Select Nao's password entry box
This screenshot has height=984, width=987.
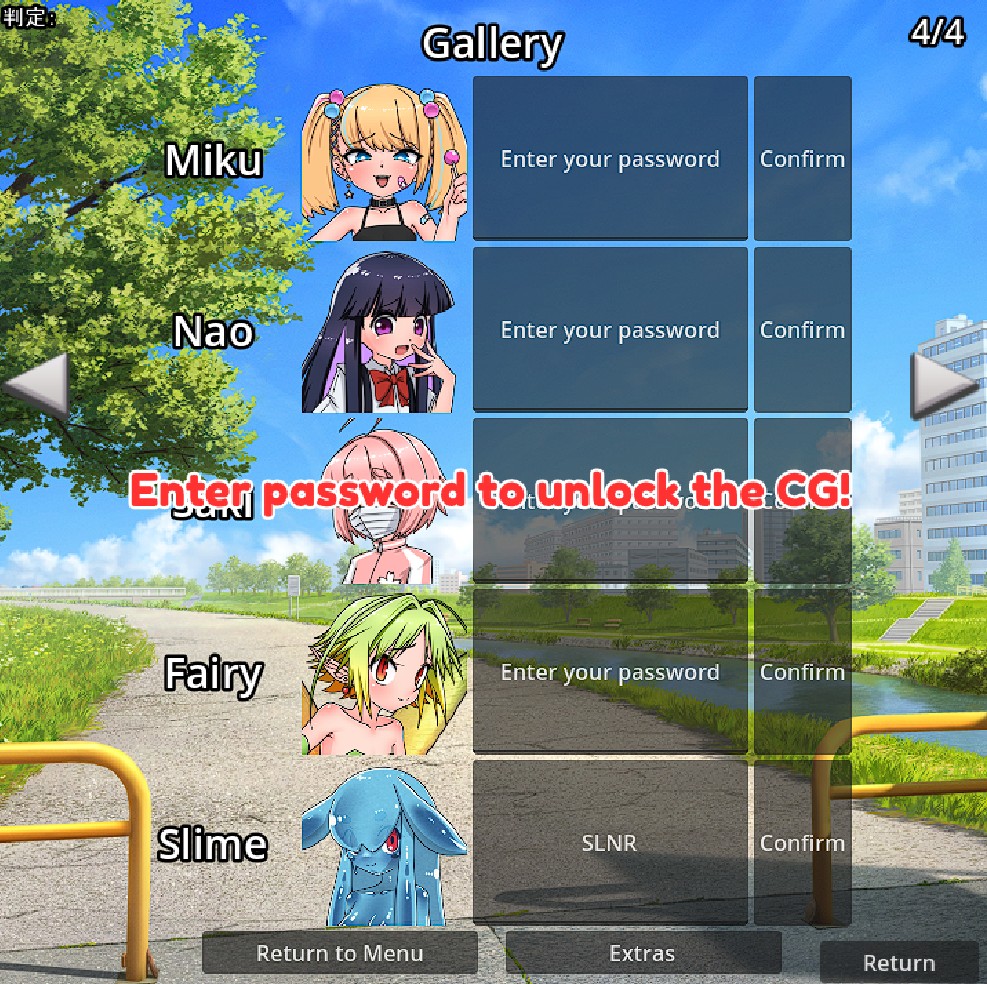pos(610,329)
